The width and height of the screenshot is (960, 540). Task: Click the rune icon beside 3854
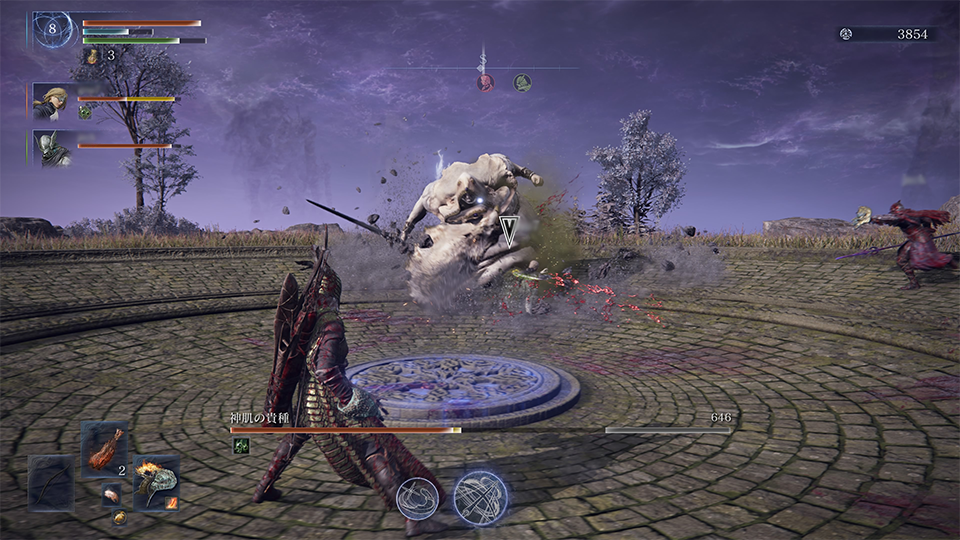[846, 34]
